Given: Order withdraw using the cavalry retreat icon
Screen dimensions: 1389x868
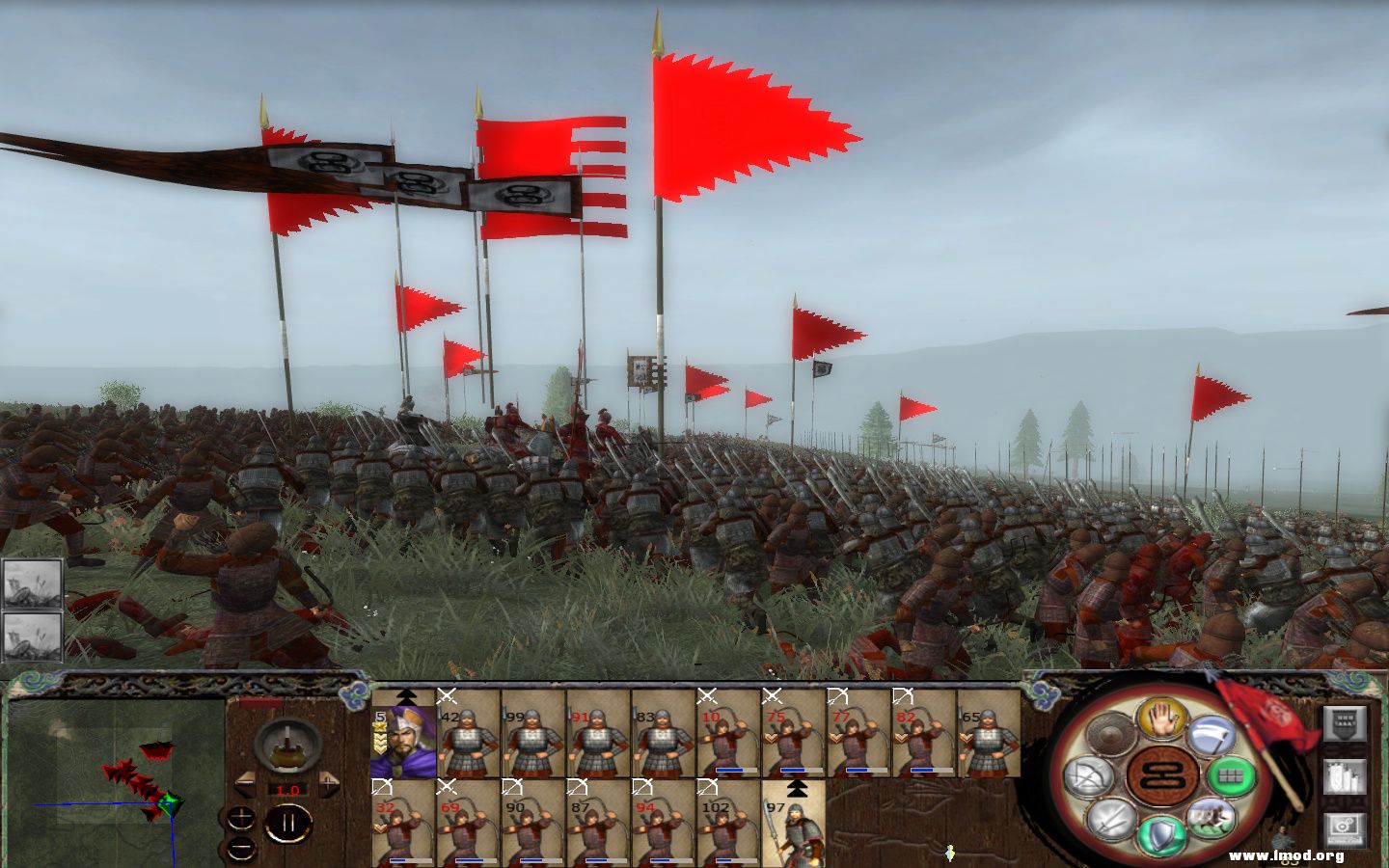Looking at the screenshot, I should pyautogui.click(x=1210, y=819).
